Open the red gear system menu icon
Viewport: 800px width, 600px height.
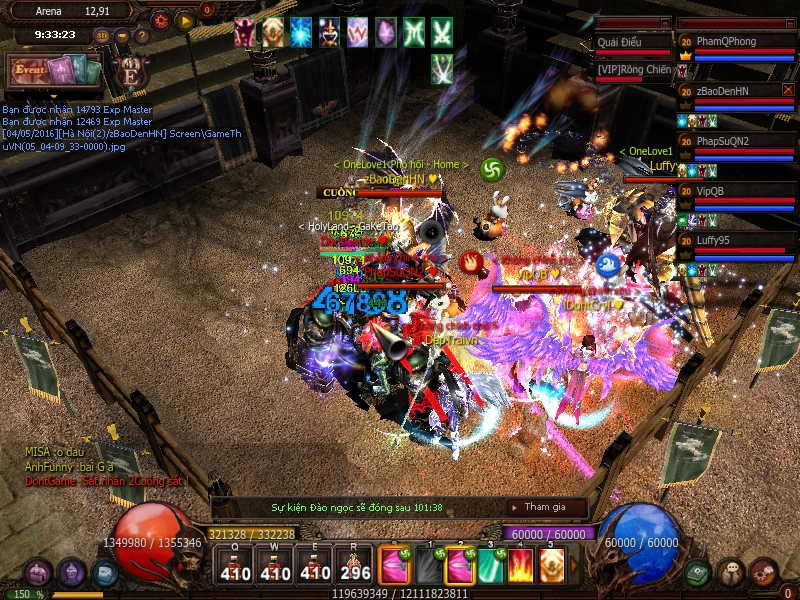pos(764,573)
